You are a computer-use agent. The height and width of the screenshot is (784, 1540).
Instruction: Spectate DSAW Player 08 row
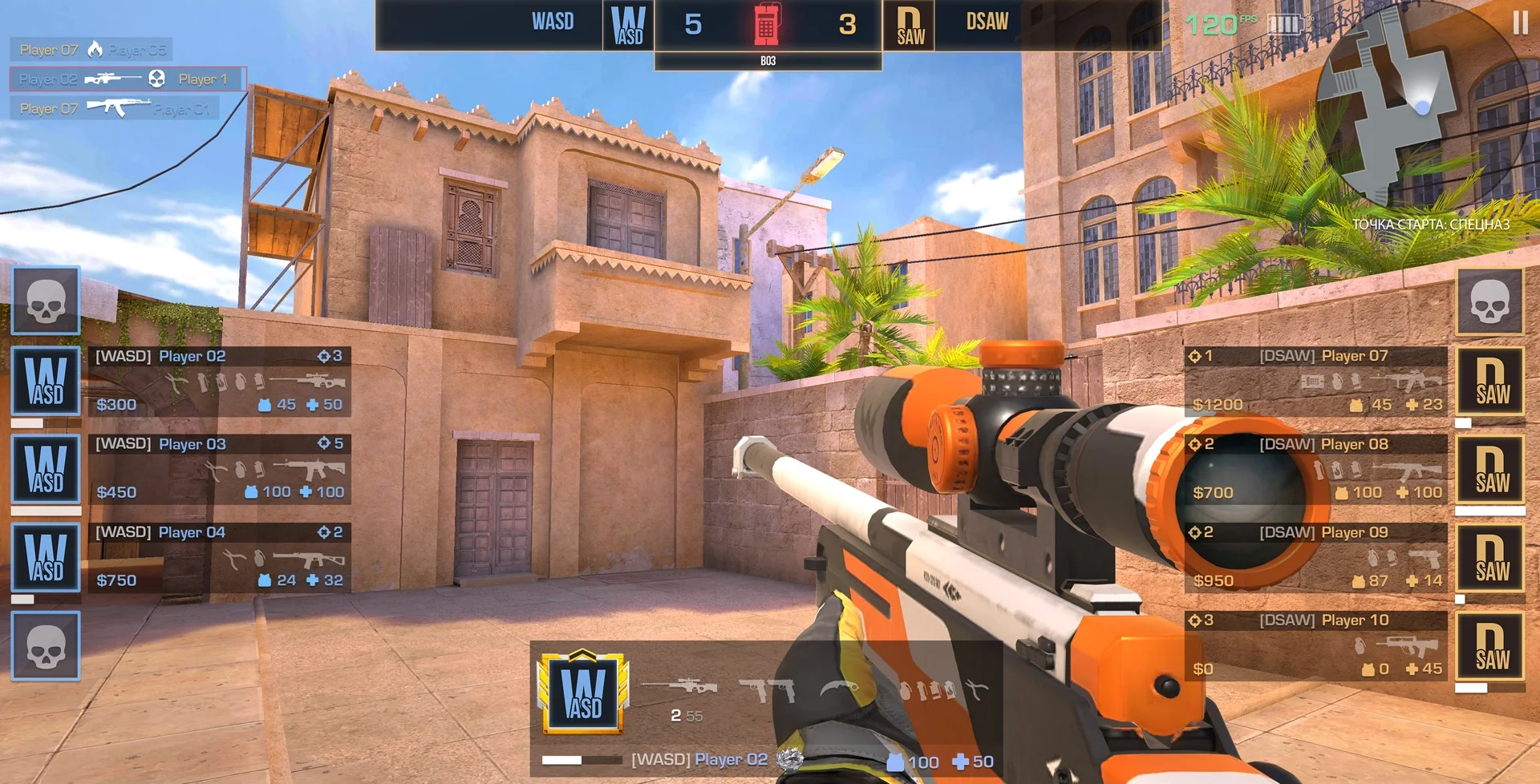(x=1315, y=469)
